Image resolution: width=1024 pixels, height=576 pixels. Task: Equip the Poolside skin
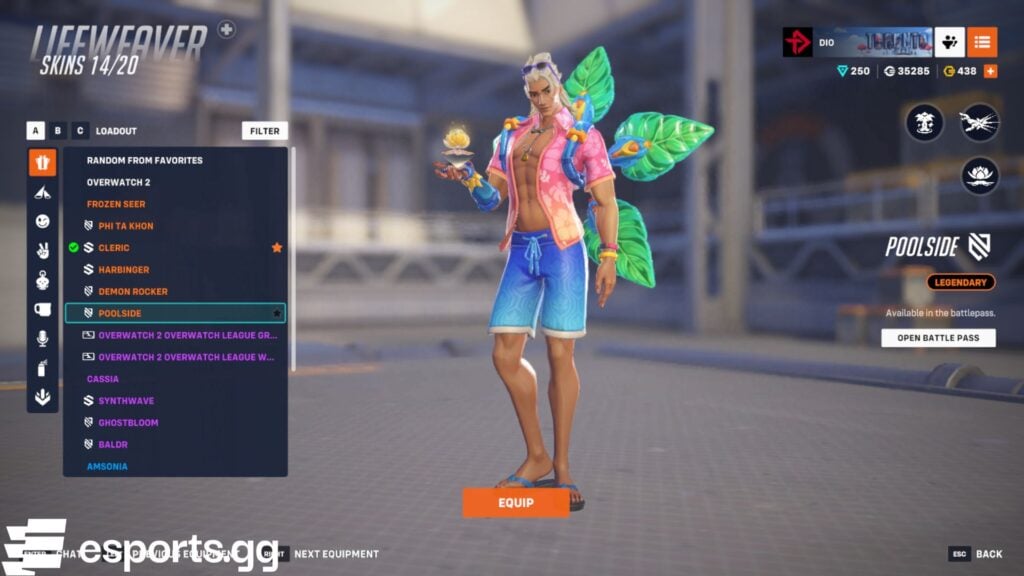pos(515,502)
